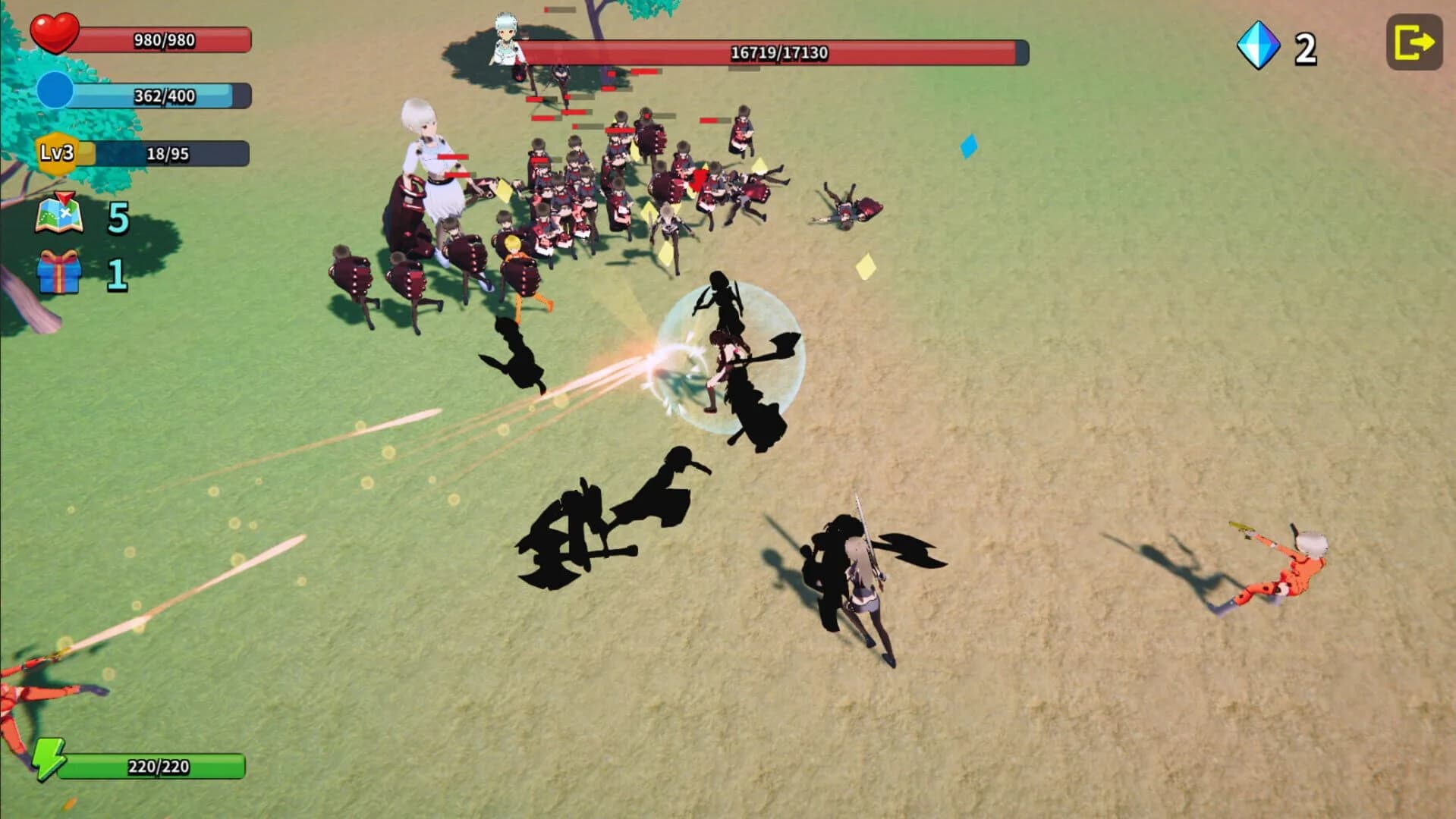Viewport: 1456px width, 819px height.
Task: Click the diamond gem currency icon
Action: pos(1257,48)
